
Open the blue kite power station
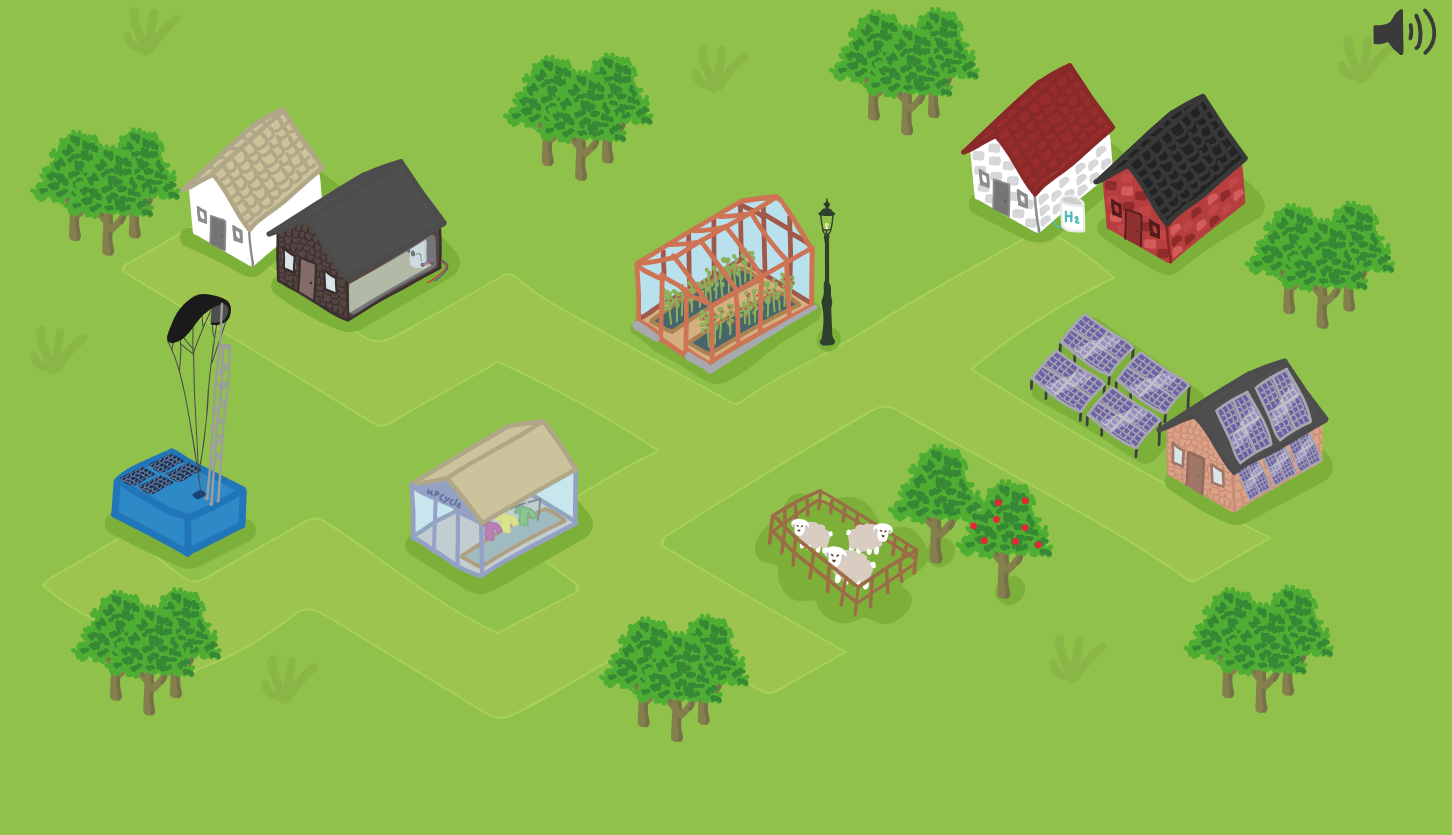pos(179,497)
